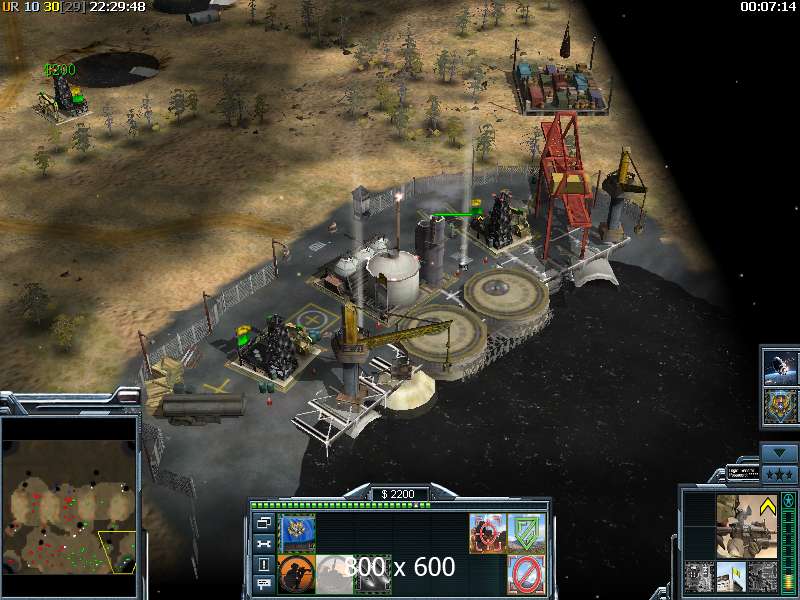Activate the crest emblem power shortcut icon

[x=779, y=407]
